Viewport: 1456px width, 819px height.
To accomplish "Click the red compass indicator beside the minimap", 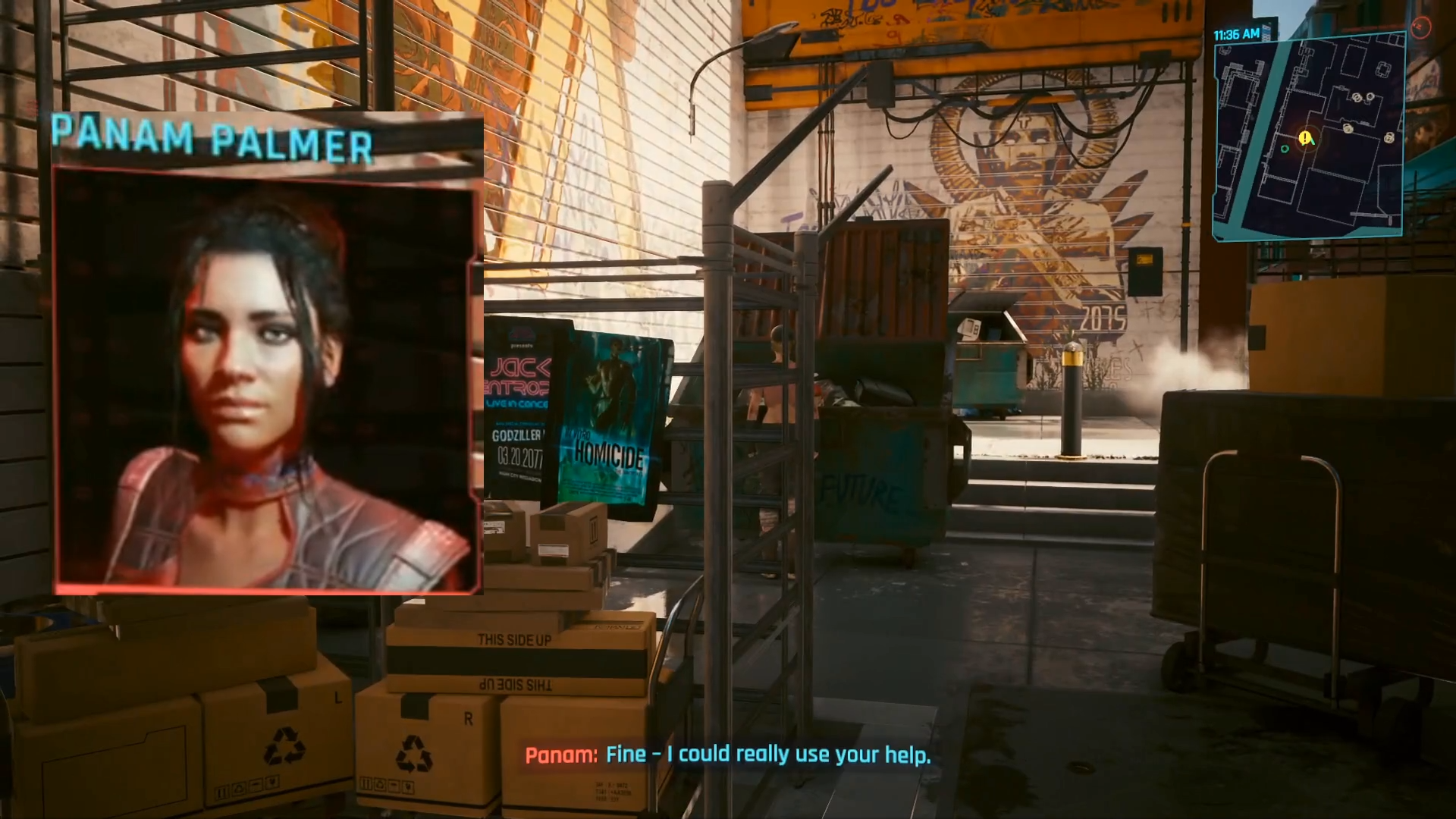I will pyautogui.click(x=1420, y=28).
